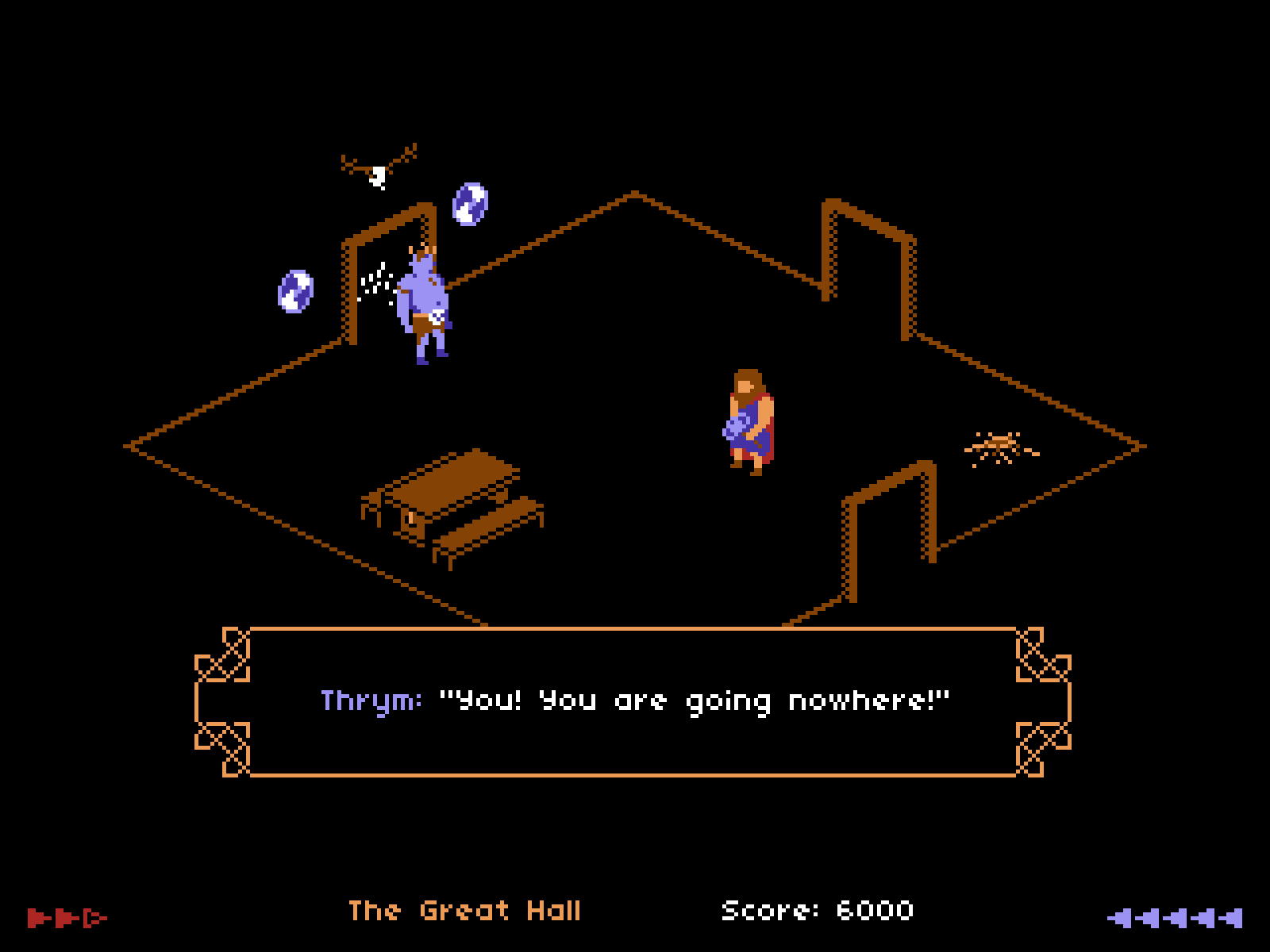
Task: Advance Thrym's dialogue box
Action: point(633,702)
